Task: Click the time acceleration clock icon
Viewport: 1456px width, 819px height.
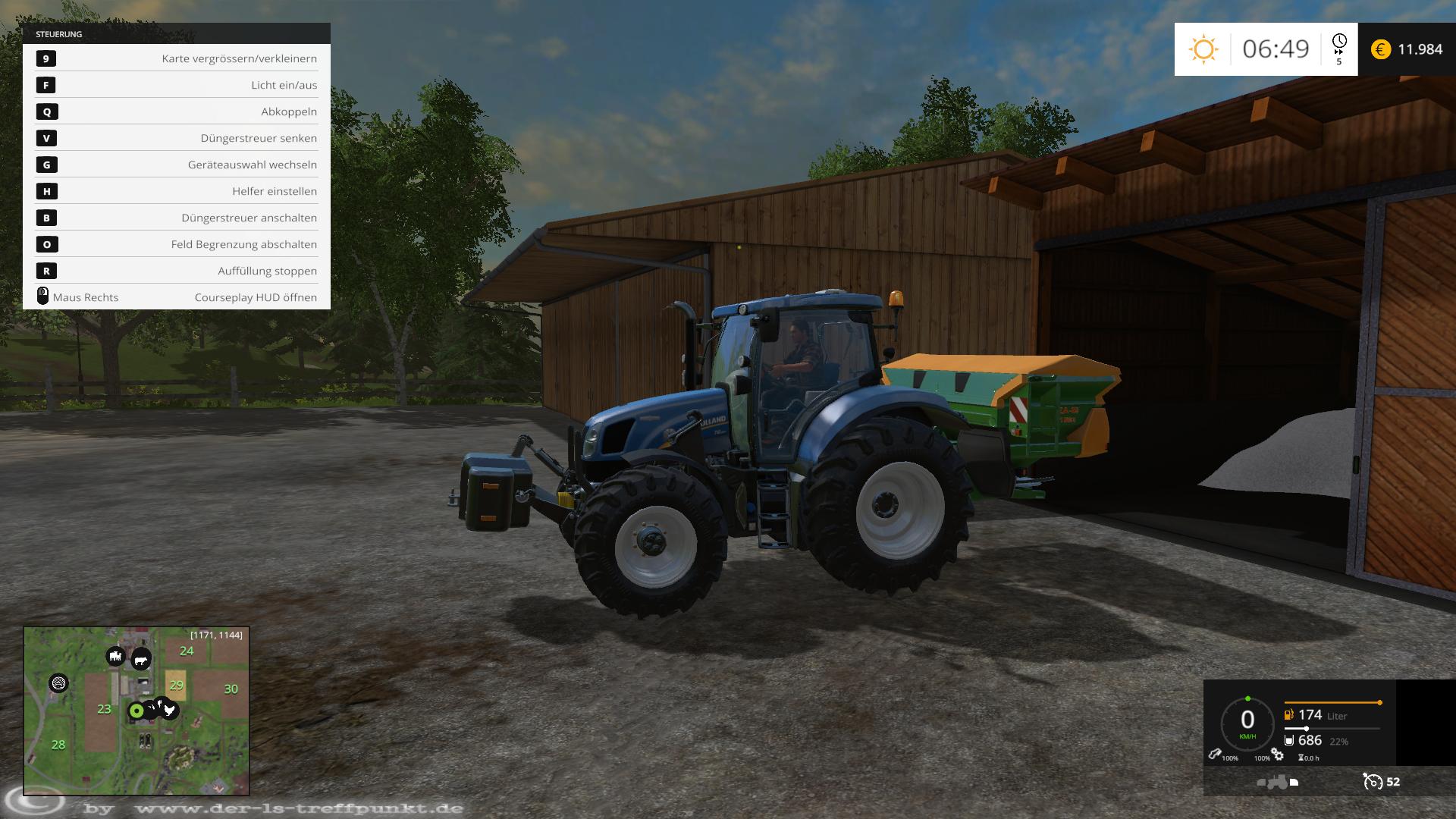Action: tap(1339, 42)
